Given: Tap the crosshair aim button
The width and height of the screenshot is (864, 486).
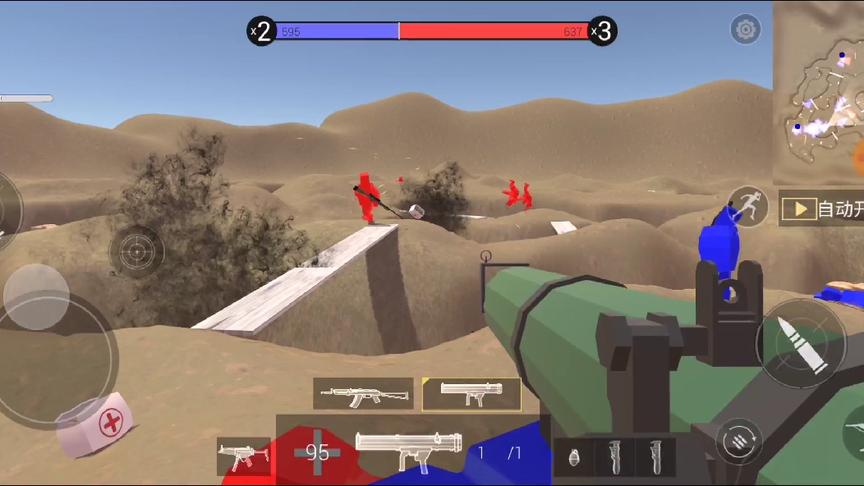Looking at the screenshot, I should (x=137, y=250).
